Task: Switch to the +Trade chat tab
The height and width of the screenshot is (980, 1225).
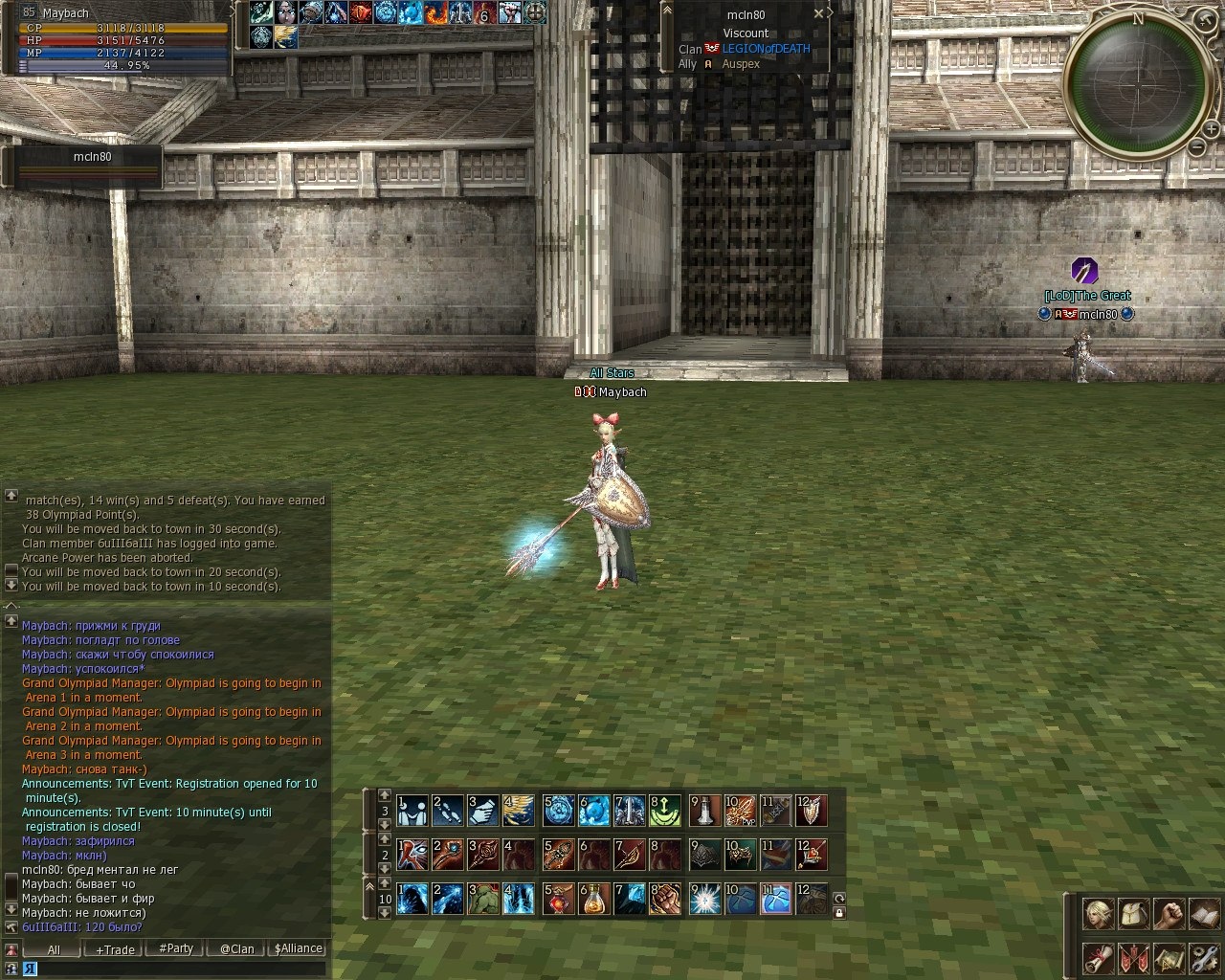Action: pos(115,949)
